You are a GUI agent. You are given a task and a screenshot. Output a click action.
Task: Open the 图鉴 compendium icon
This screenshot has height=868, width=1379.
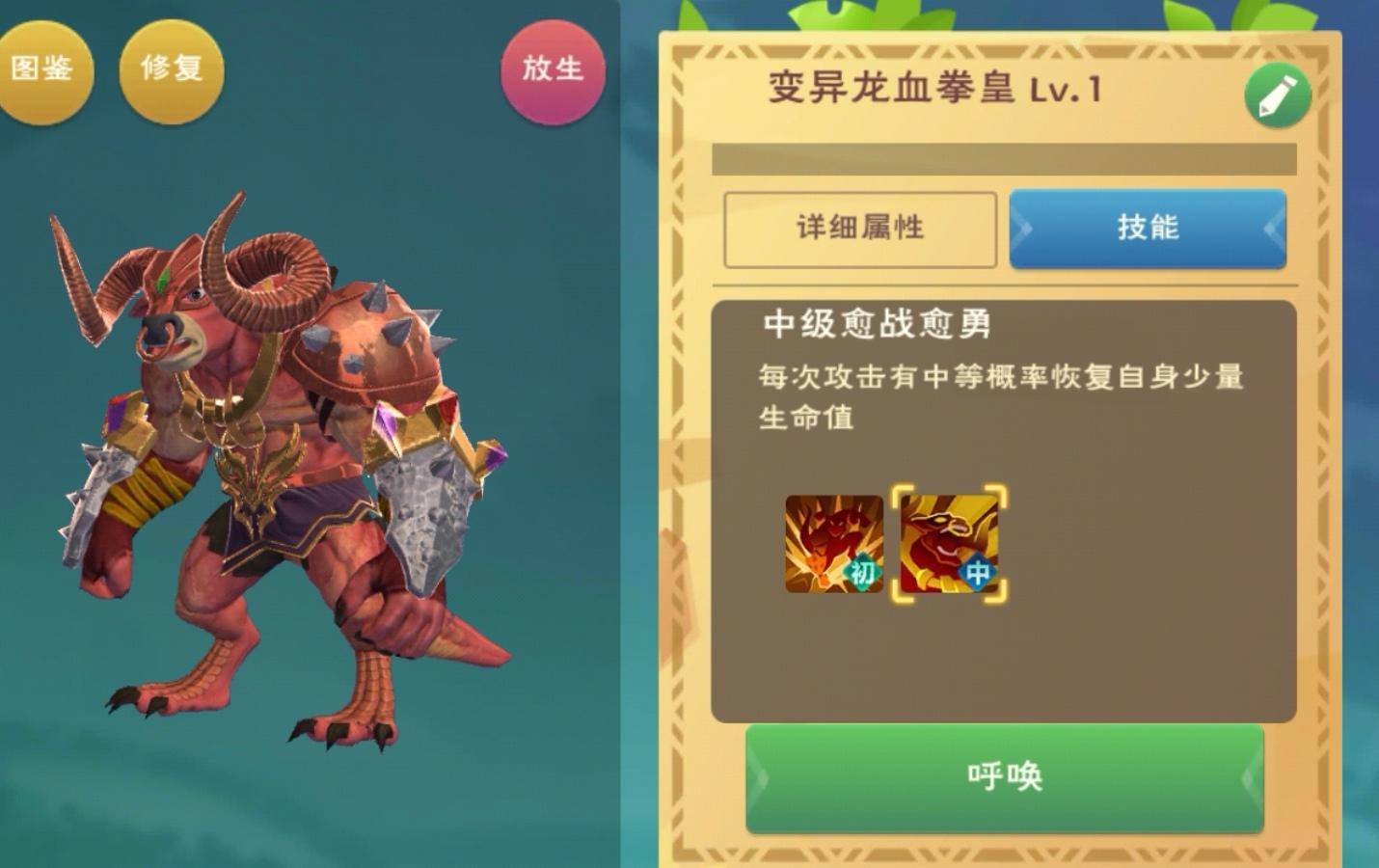pos(47,69)
